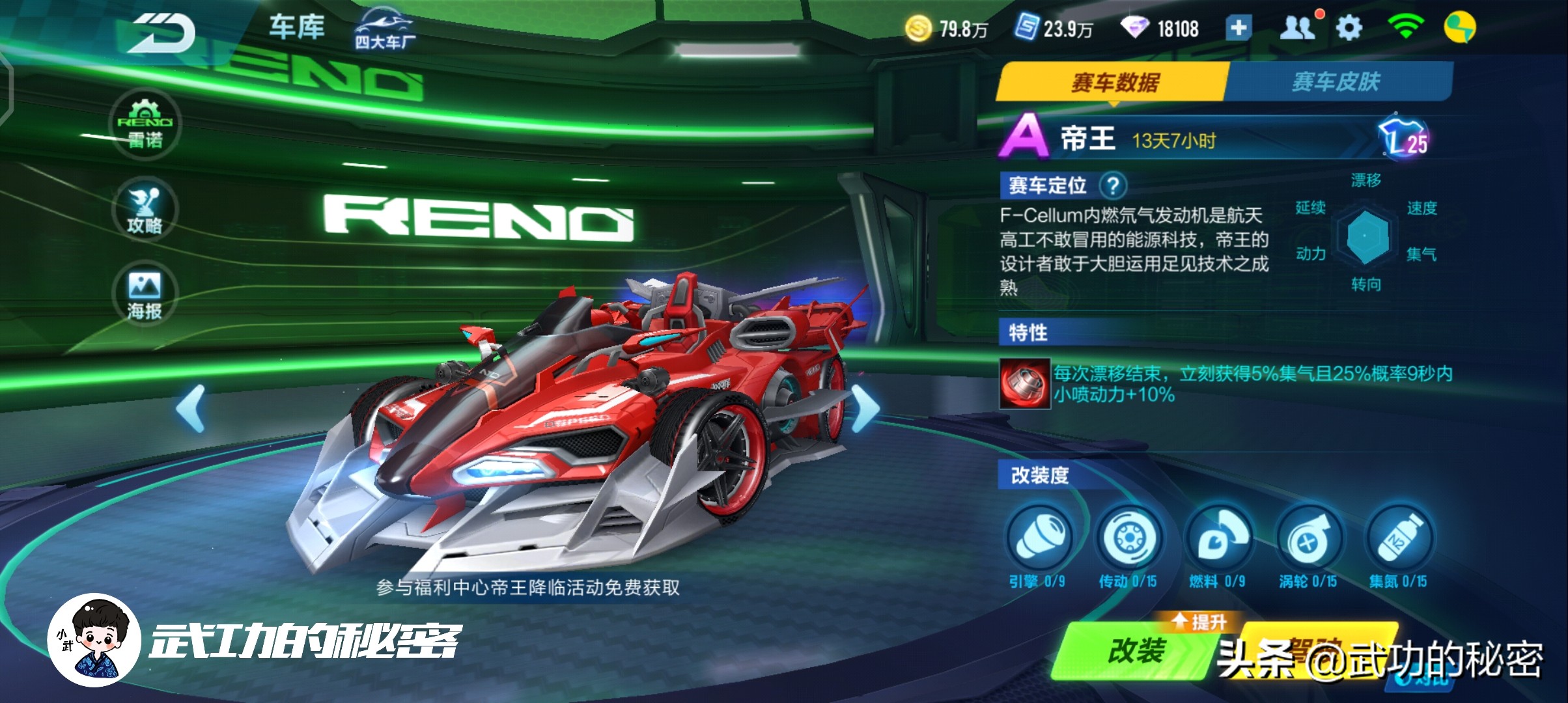Select the 雷诺 (RENO) brand icon
Screen dimensions: 1568x703
[x=146, y=125]
